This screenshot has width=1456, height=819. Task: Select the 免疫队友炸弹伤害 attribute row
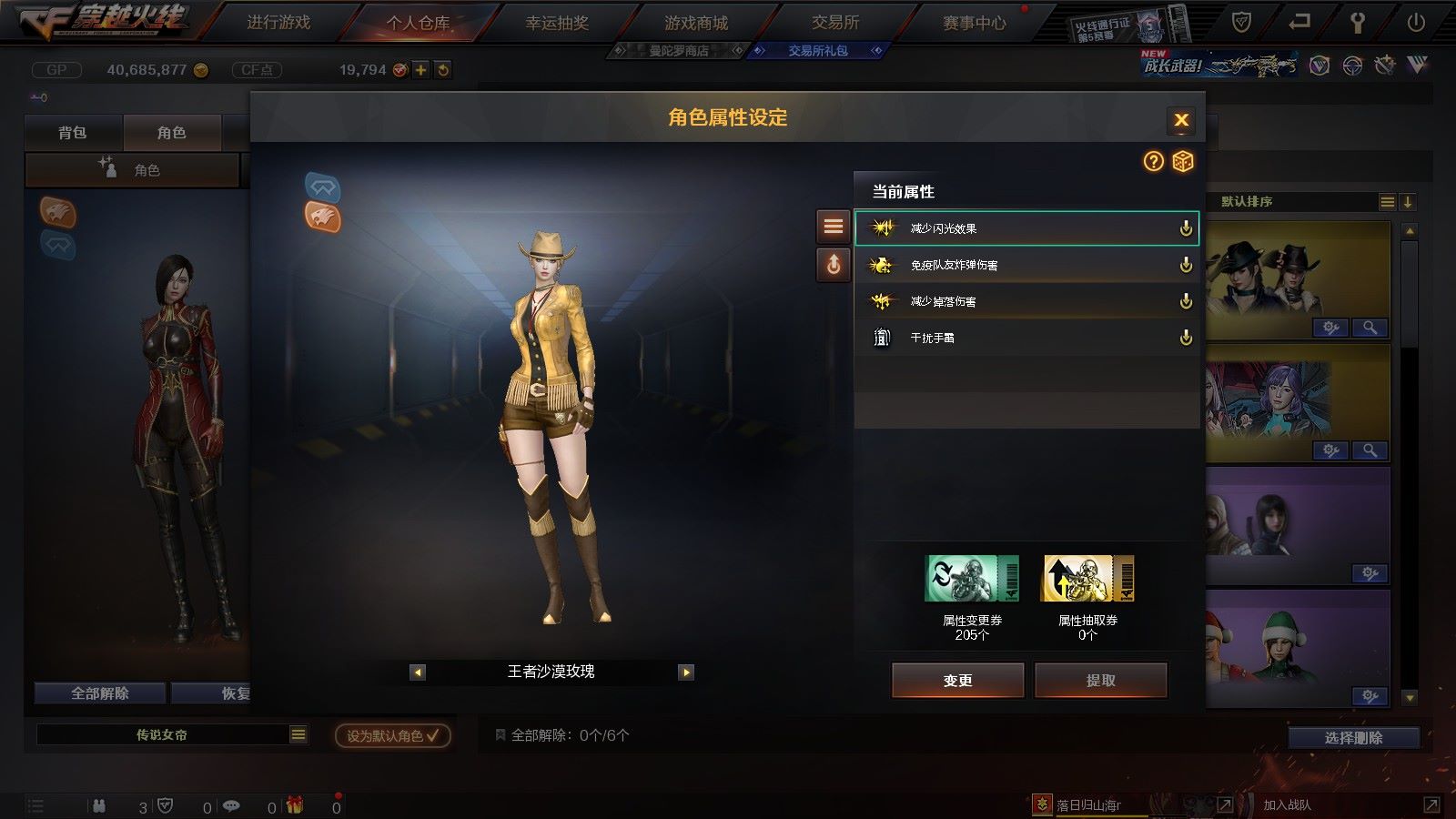[1026, 265]
